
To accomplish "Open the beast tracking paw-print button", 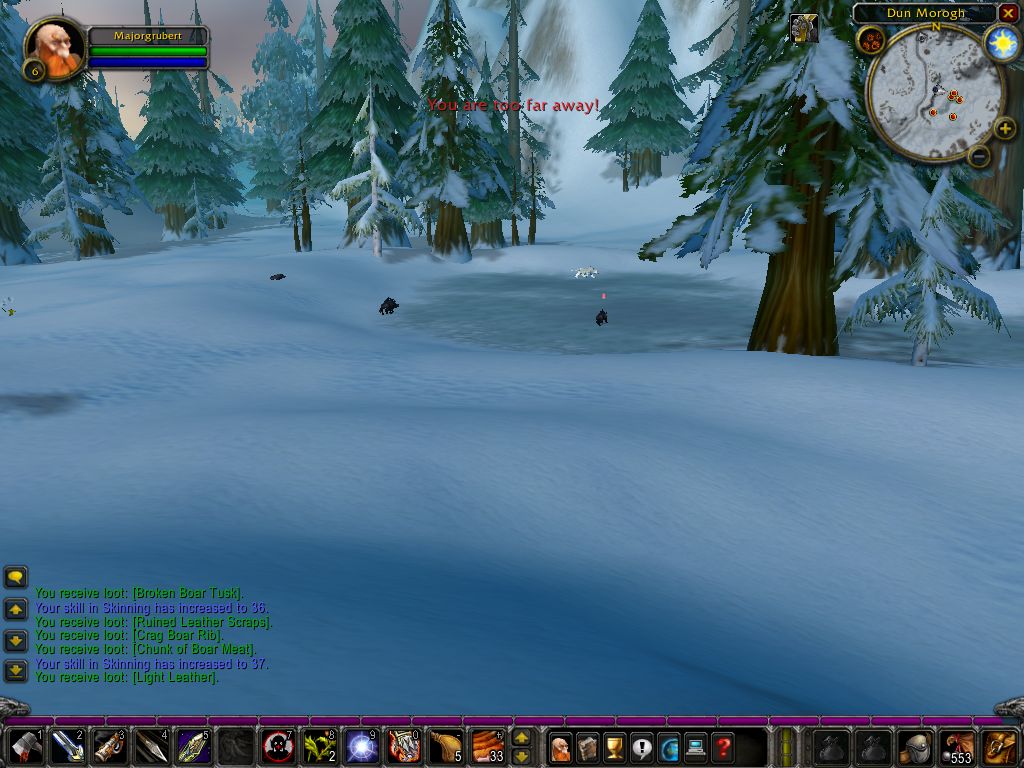I will (x=869, y=40).
